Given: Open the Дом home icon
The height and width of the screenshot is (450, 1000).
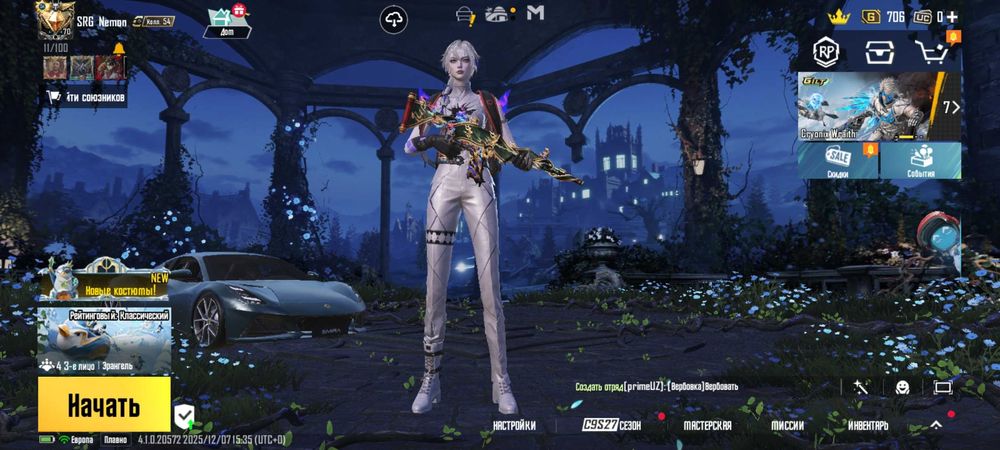Looking at the screenshot, I should (x=220, y=20).
